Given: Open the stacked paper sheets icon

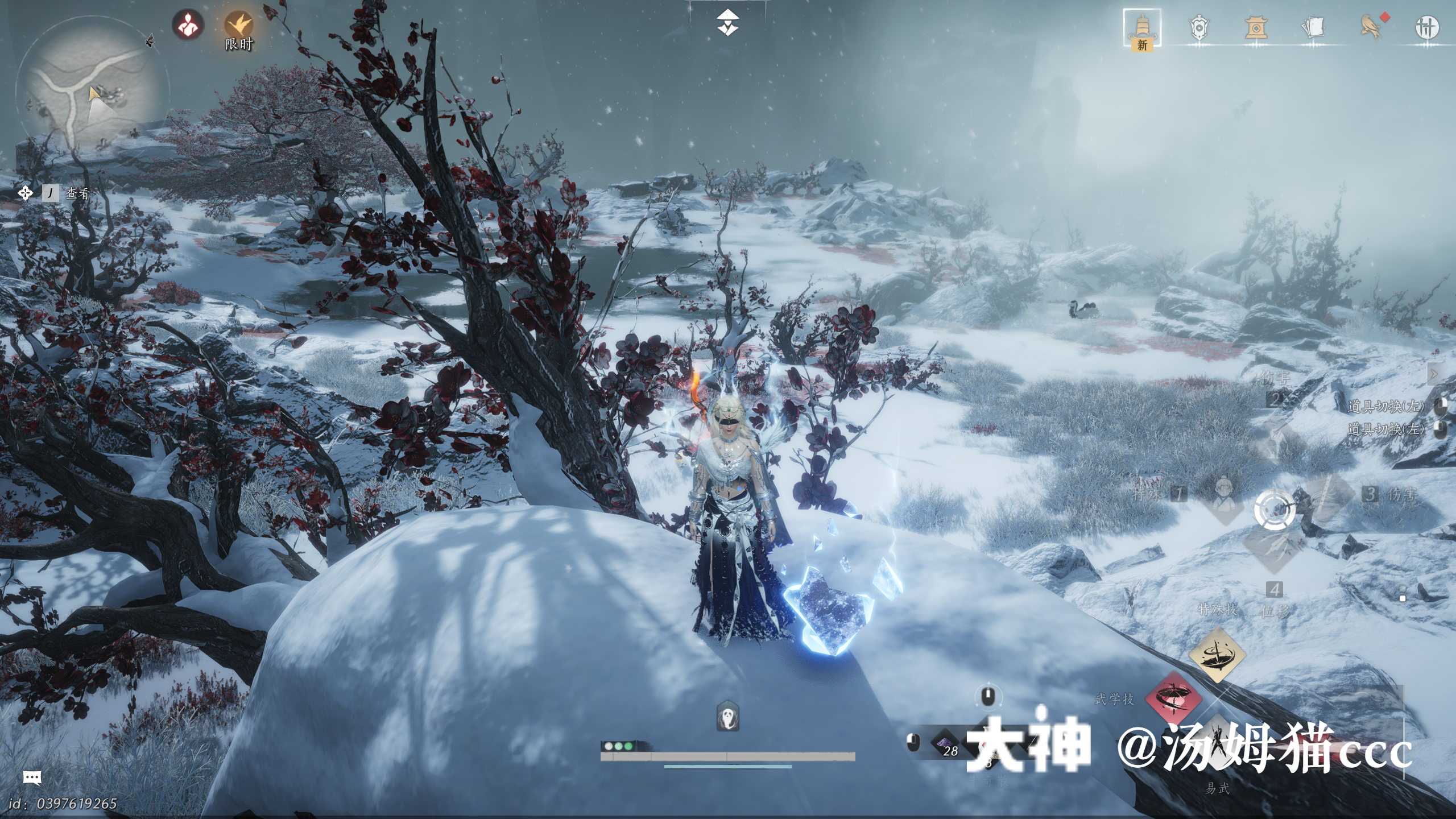Looking at the screenshot, I should pos(1313,28).
